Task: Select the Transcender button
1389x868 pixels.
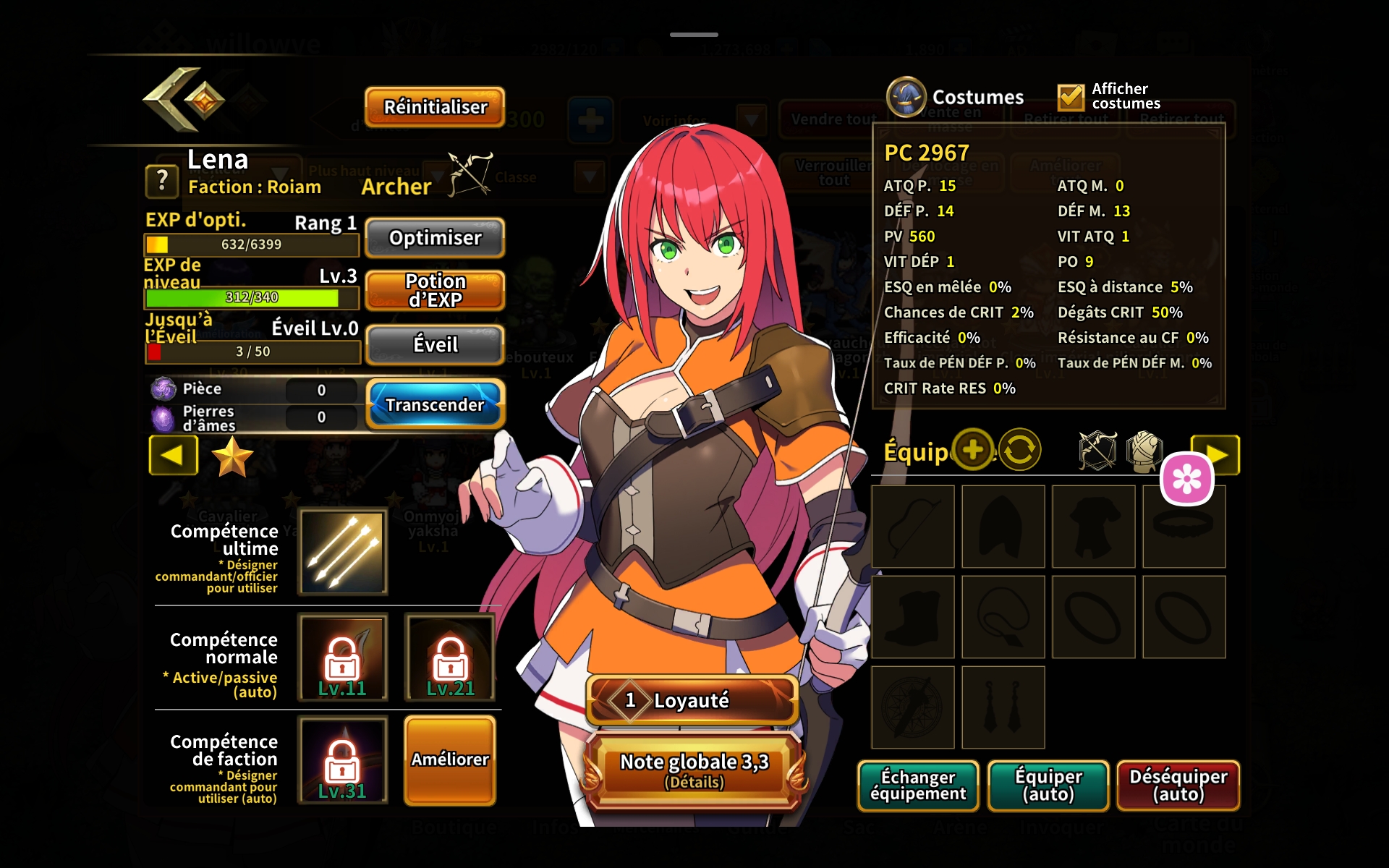Action: 435,404
